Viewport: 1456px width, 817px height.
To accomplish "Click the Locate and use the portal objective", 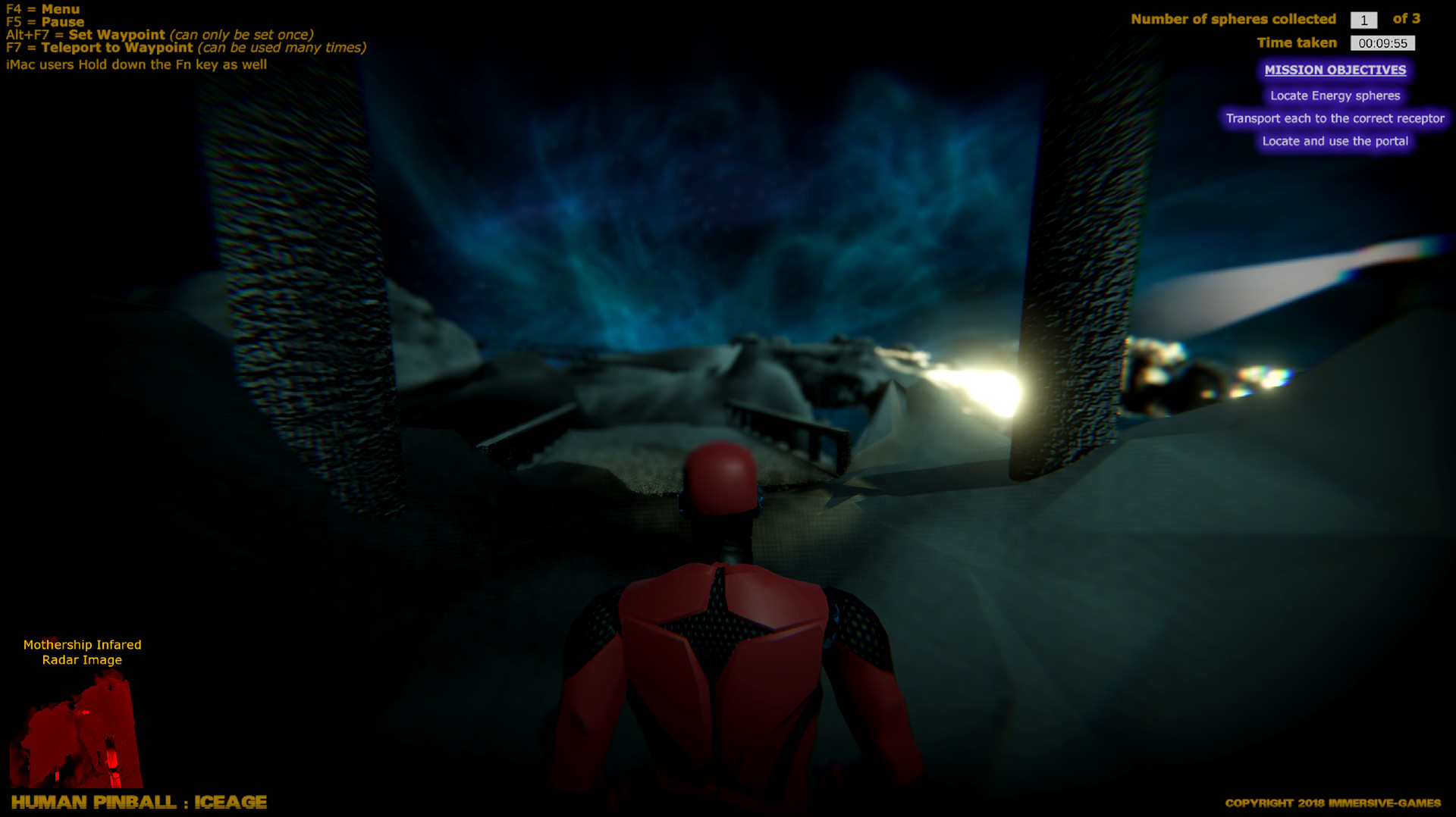I will point(1335,141).
